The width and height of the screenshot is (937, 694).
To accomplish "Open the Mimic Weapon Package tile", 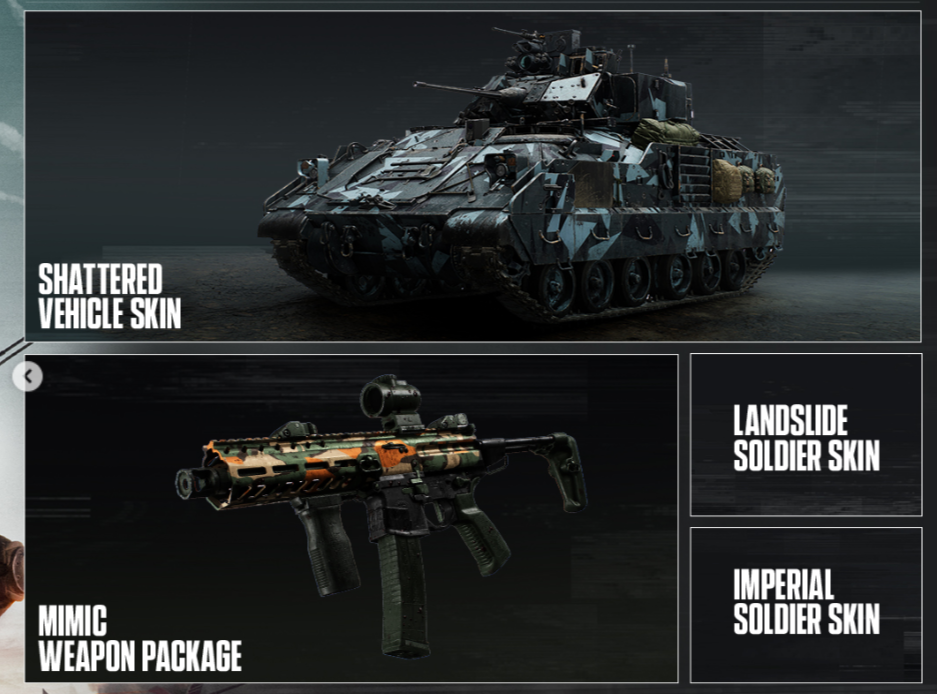I will click(x=352, y=518).
